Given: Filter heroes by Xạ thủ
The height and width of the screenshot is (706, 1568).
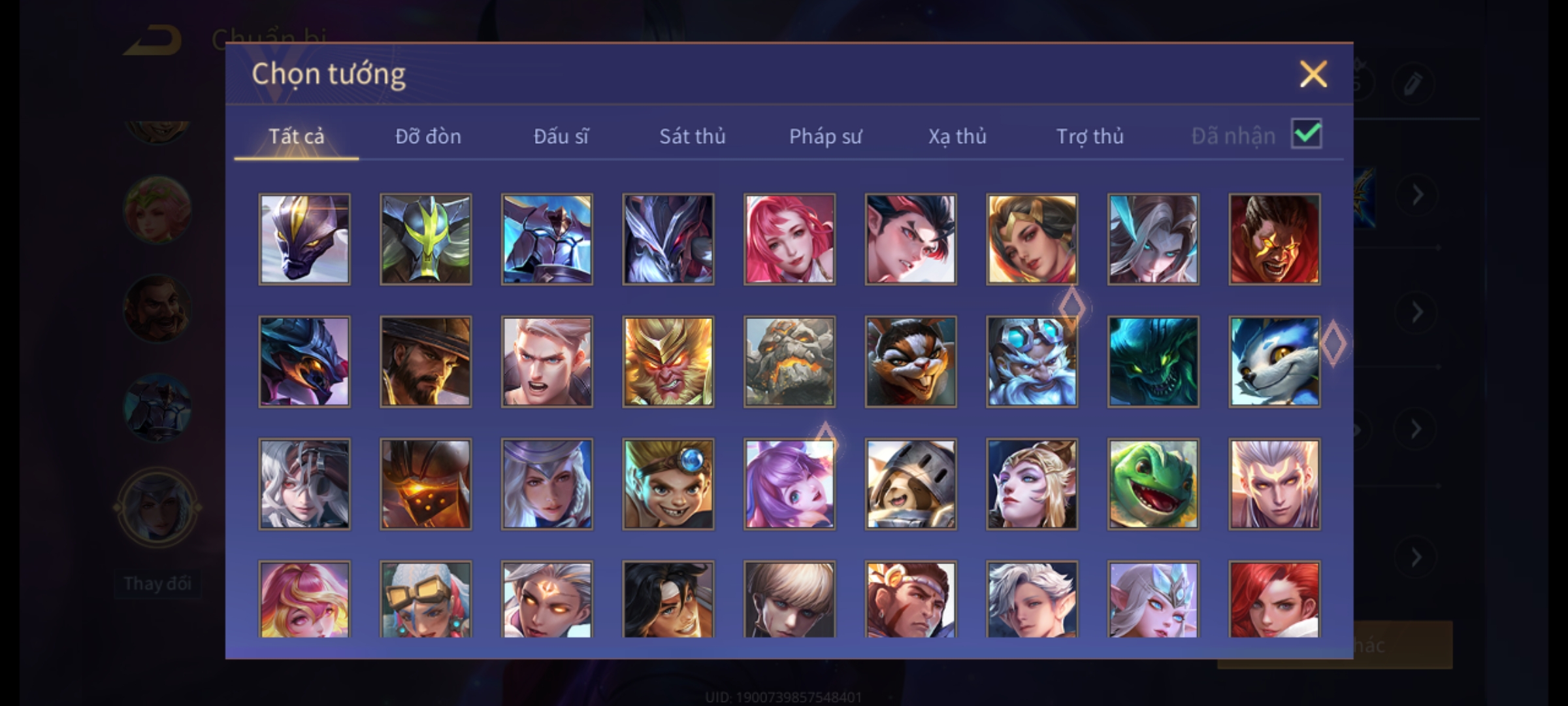Looking at the screenshot, I should tap(957, 136).
